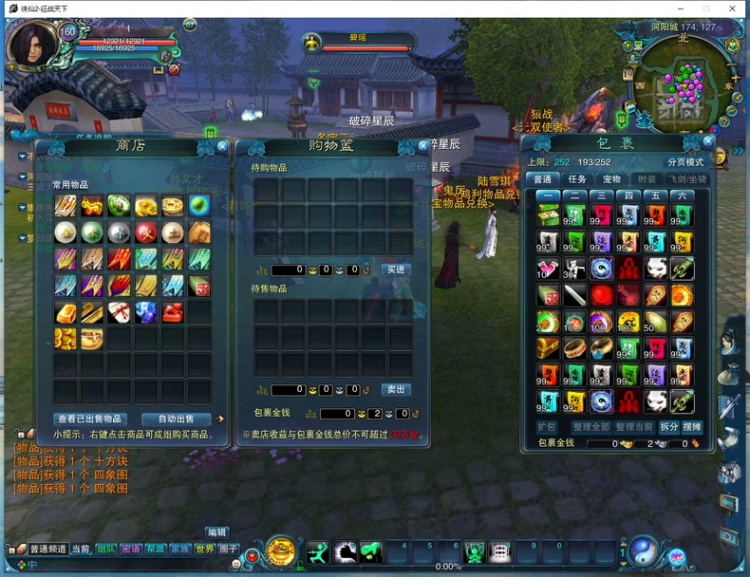Pick the green jade coin in shop
750x577 pixels.
click(119, 206)
